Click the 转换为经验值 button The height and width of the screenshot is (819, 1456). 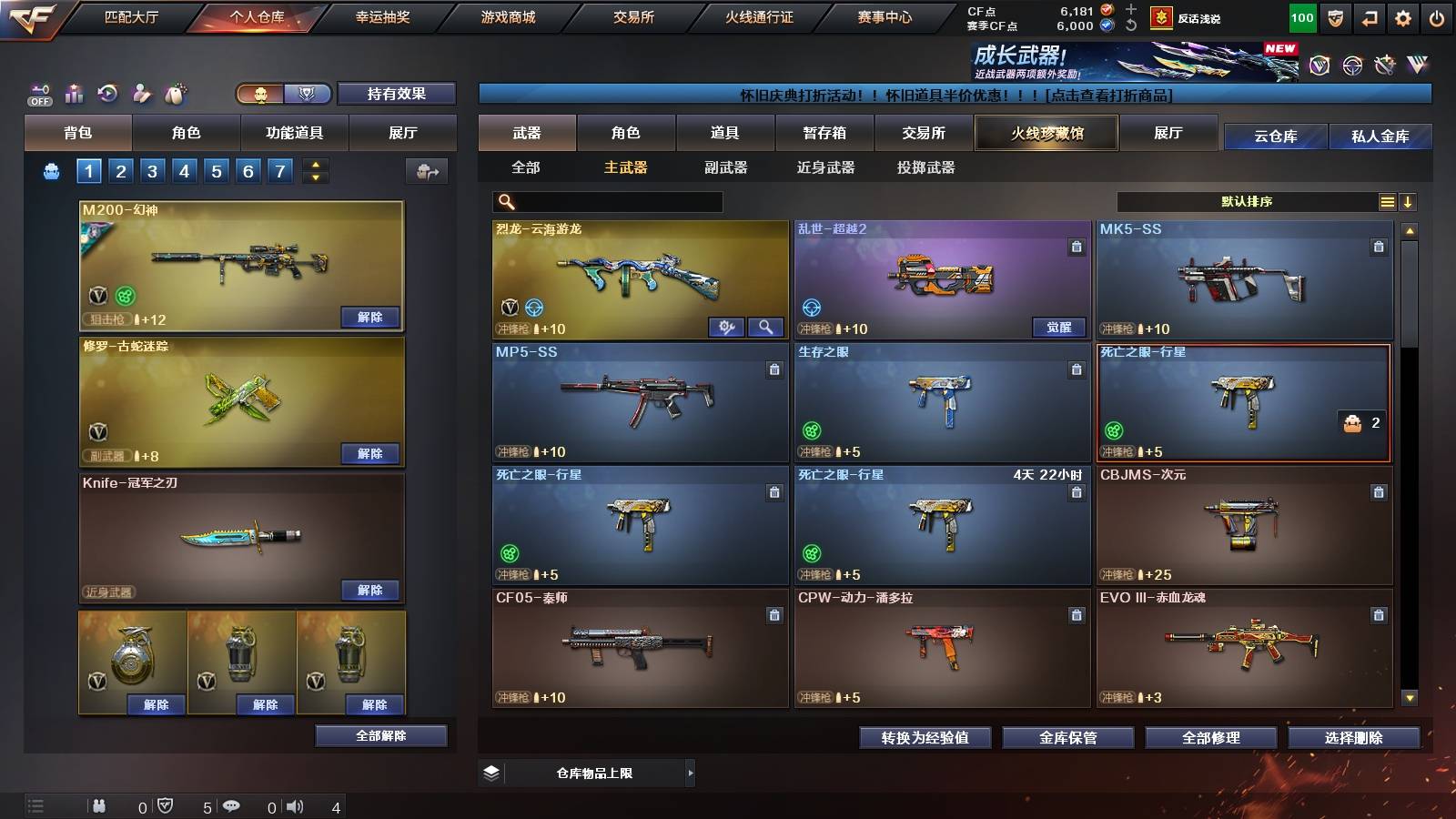point(925,738)
